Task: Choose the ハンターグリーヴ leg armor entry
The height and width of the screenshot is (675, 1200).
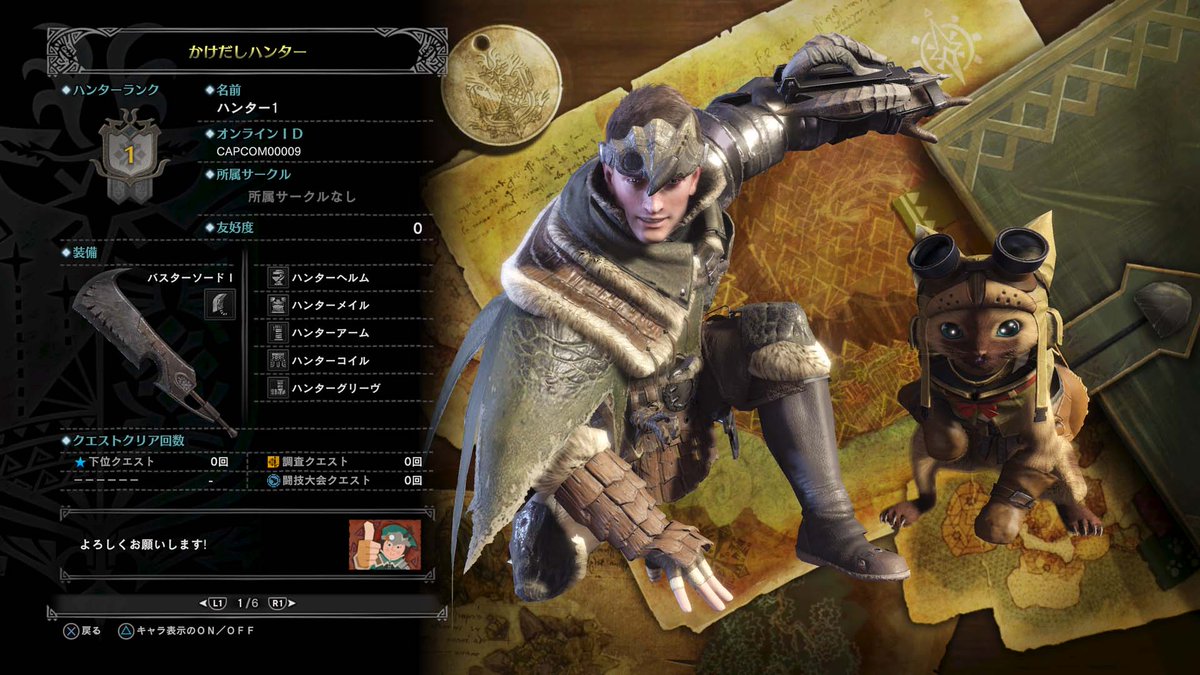Action: click(335, 387)
